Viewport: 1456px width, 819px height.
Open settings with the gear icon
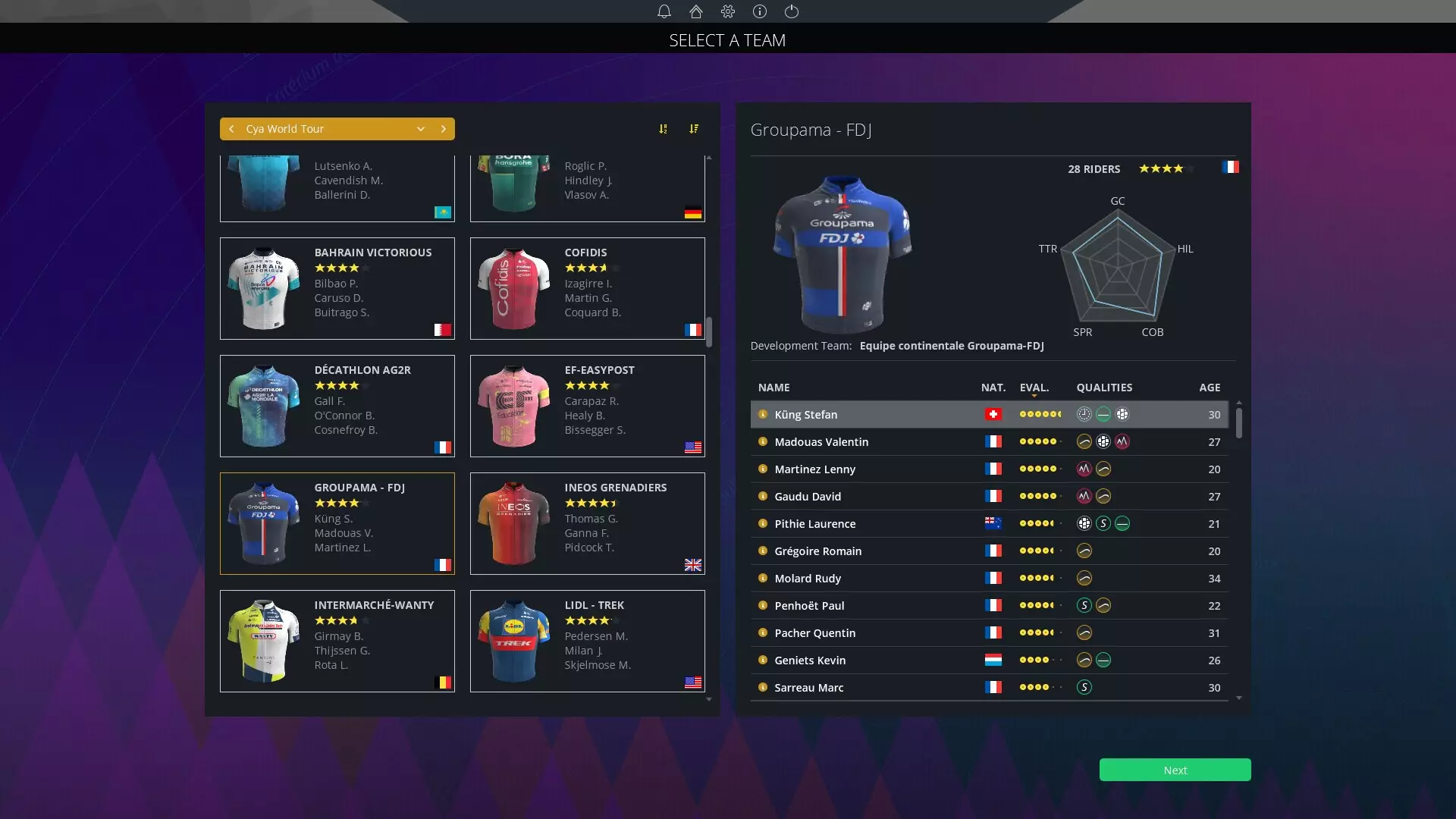pos(728,11)
